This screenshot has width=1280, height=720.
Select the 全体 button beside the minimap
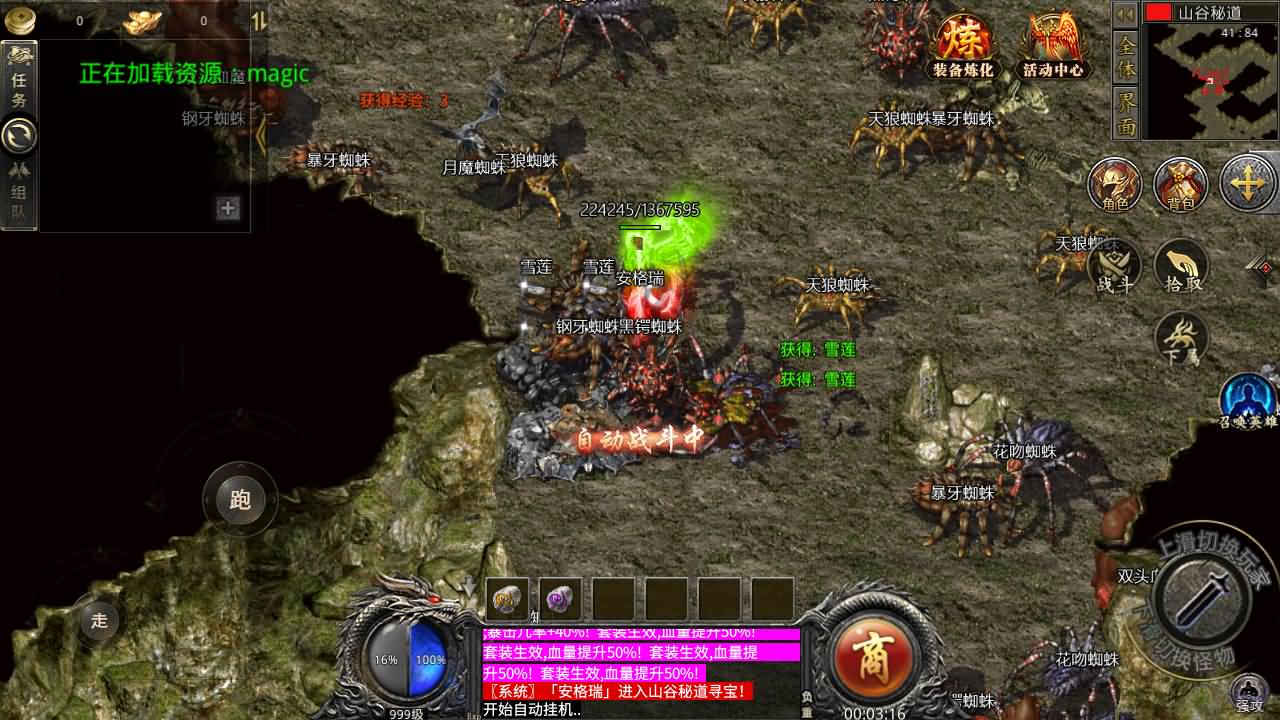click(x=1126, y=57)
